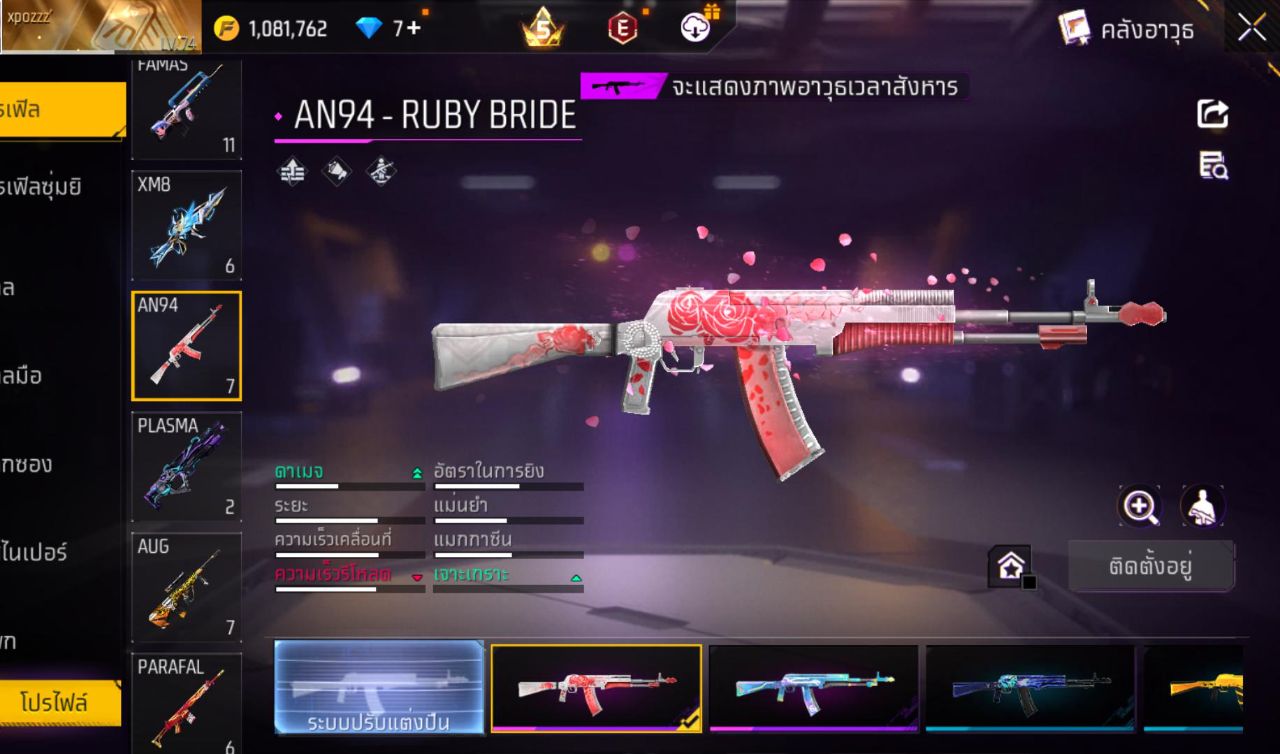Toggle the first diamond attribute badge
The width and height of the screenshot is (1280, 754).
292,170
